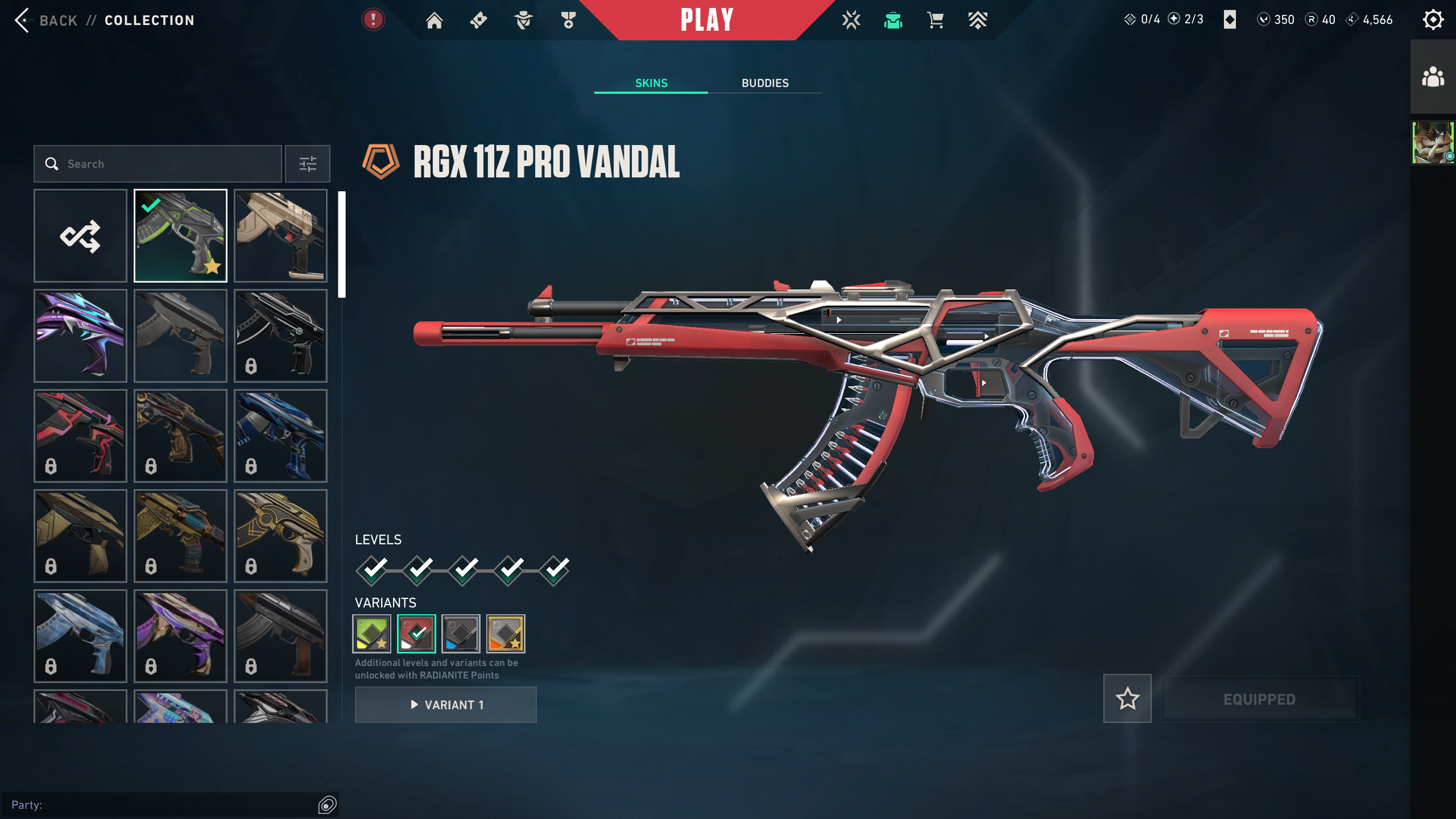Choose the yellow-orange variant swatch

click(506, 634)
